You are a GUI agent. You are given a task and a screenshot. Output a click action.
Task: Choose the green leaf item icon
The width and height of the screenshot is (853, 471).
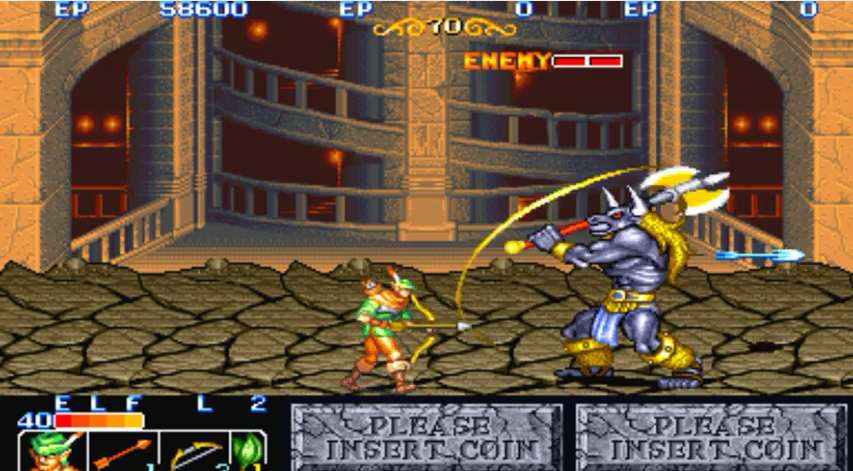coord(247,451)
